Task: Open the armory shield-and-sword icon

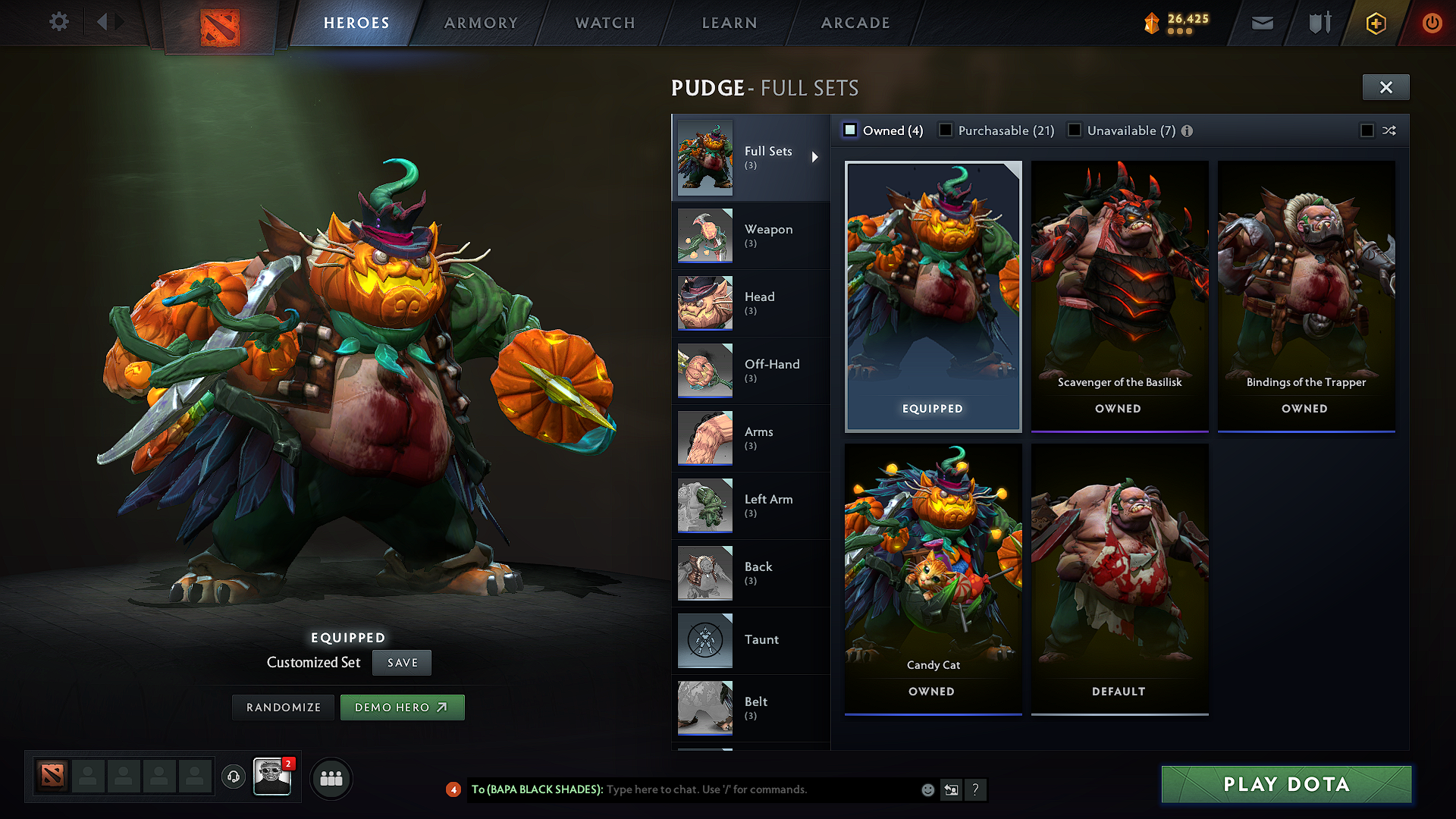Action: click(1318, 23)
